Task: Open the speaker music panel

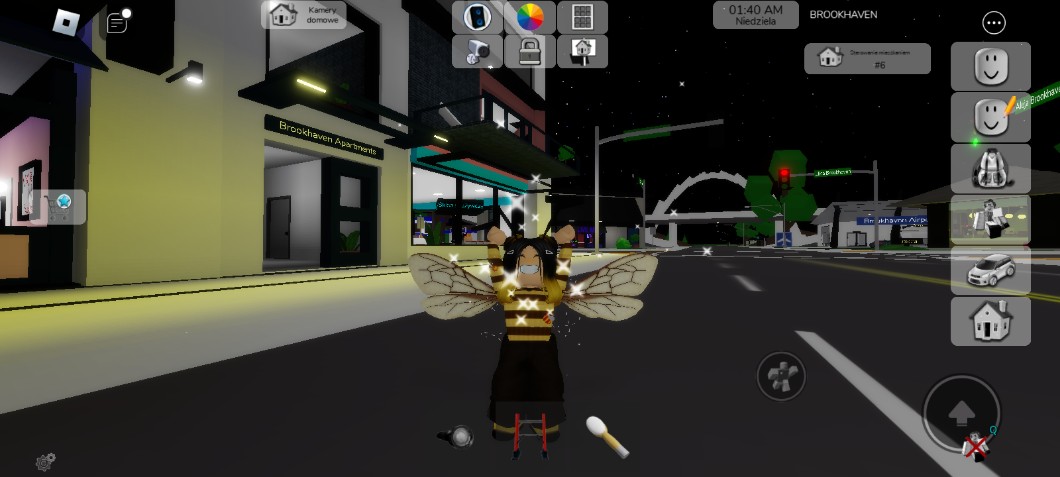Action: tap(477, 17)
